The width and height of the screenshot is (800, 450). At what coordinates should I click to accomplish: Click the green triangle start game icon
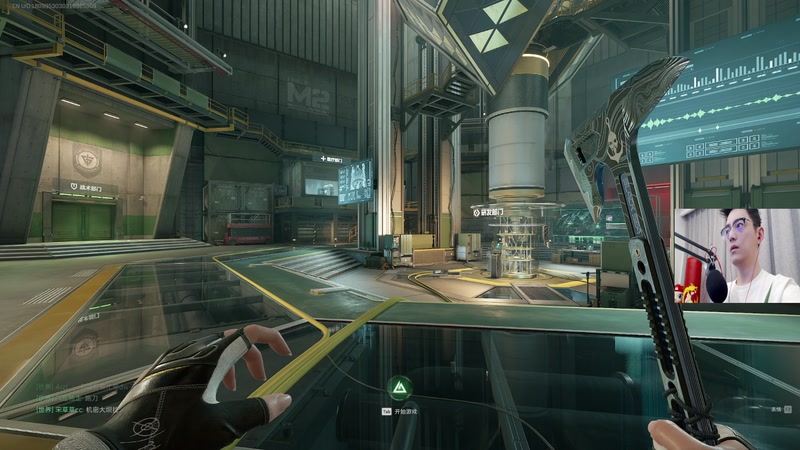(398, 387)
